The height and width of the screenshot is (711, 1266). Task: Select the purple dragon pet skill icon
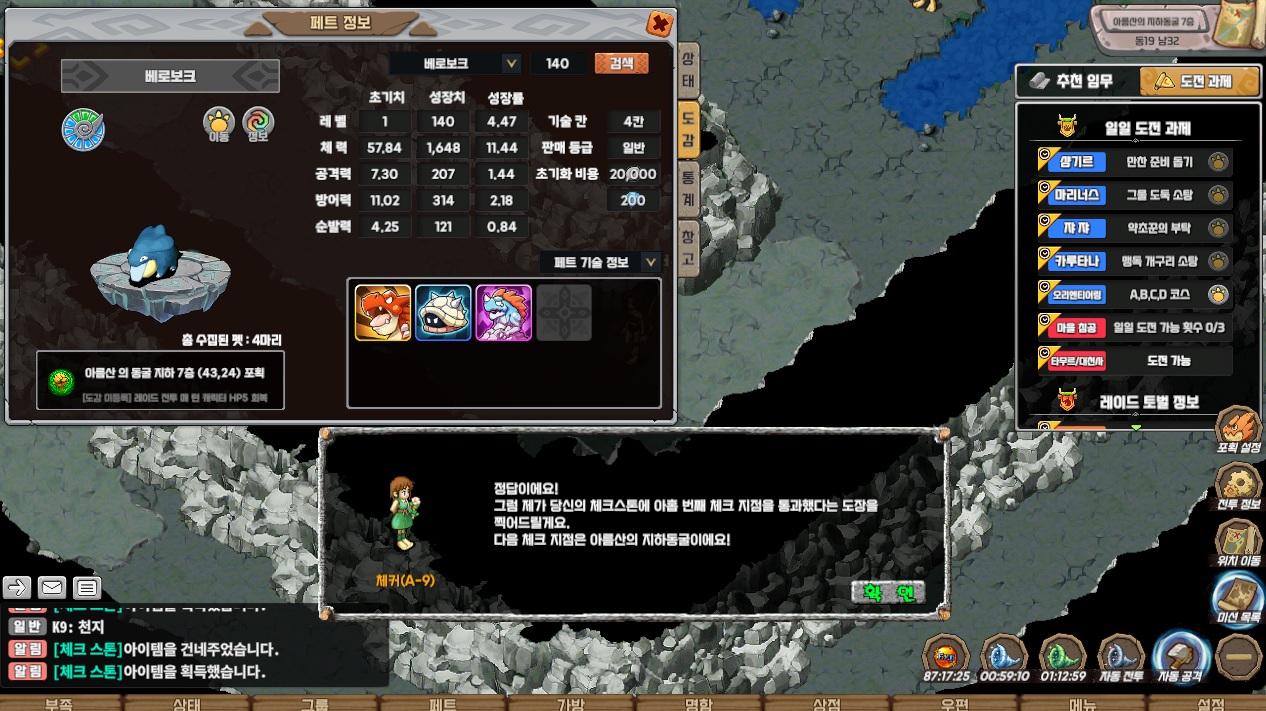(x=503, y=313)
